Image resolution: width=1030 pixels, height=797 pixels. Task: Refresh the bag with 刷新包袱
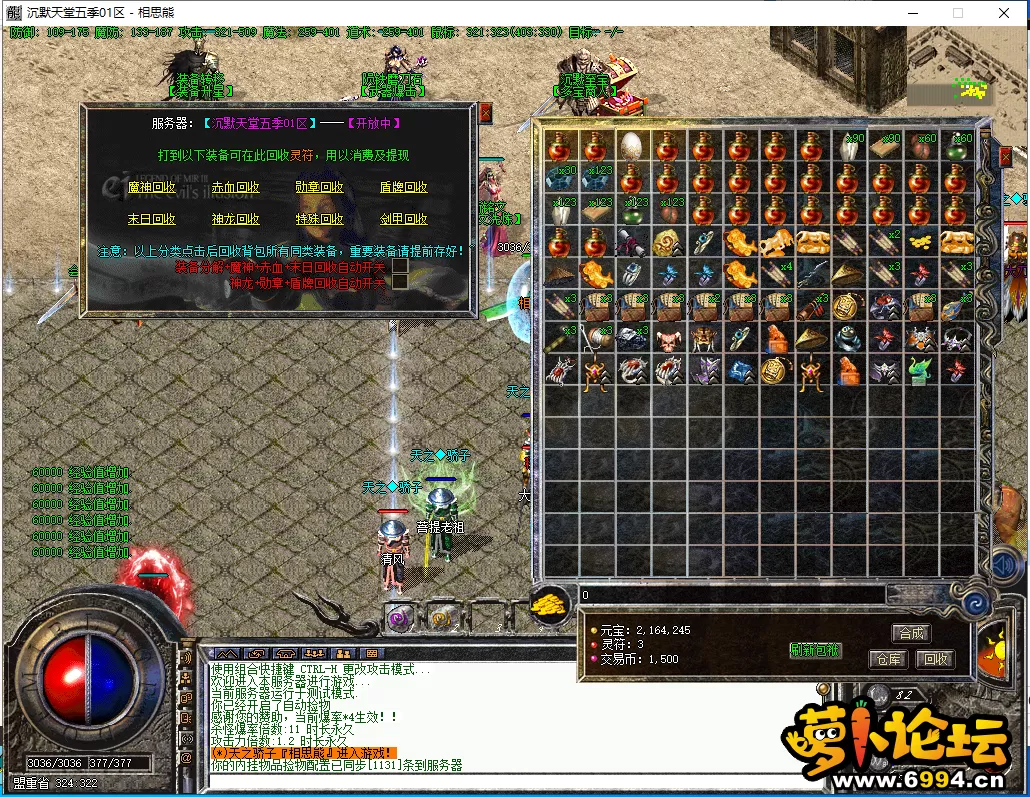pyautogui.click(x=815, y=651)
